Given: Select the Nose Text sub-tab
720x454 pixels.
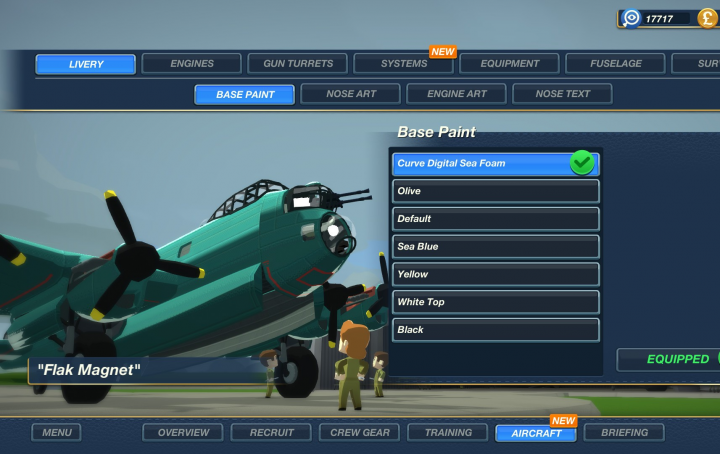Looking at the screenshot, I should (x=562, y=94).
